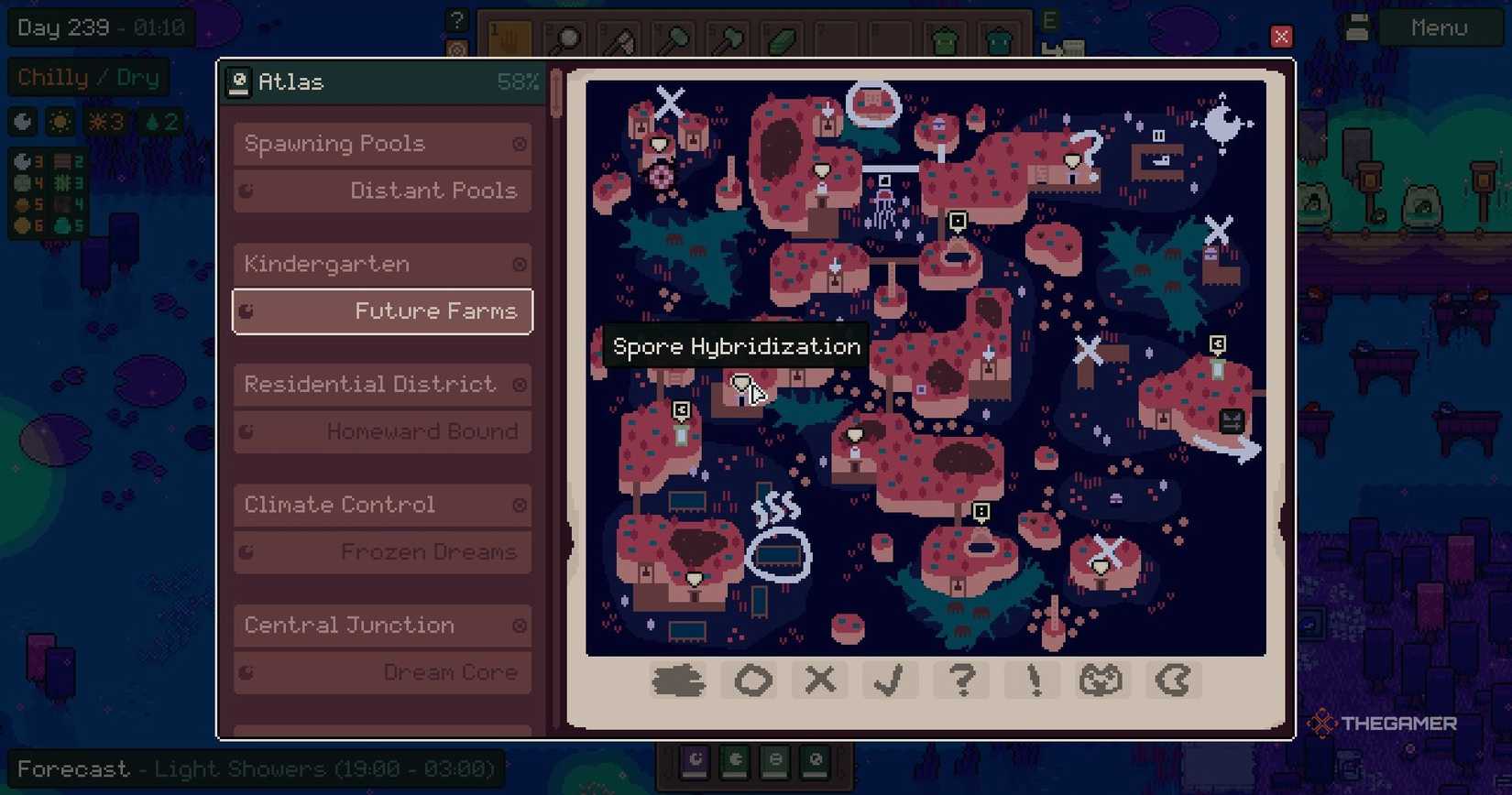Open the Menu in the top-right corner
This screenshot has height=795, width=1512.
[x=1440, y=27]
